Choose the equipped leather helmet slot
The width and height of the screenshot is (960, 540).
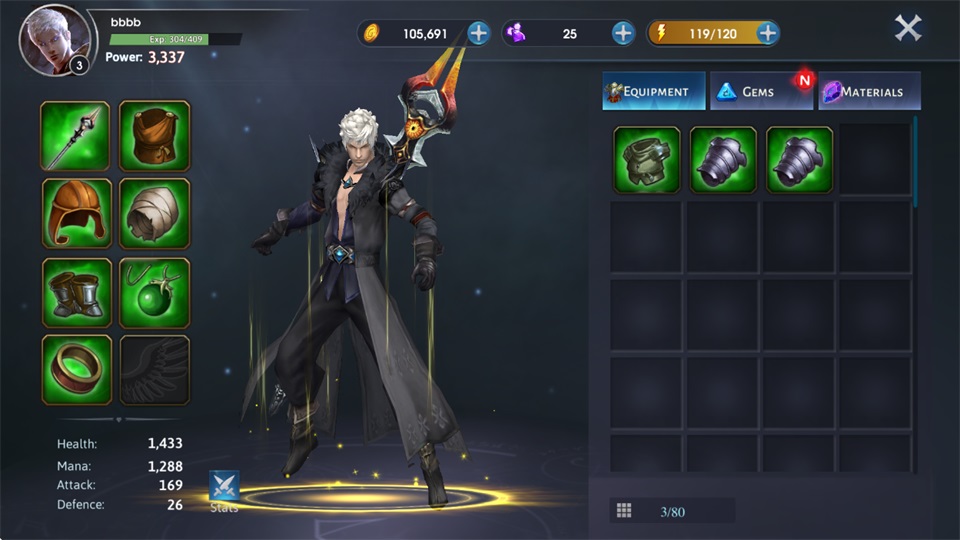(76, 213)
